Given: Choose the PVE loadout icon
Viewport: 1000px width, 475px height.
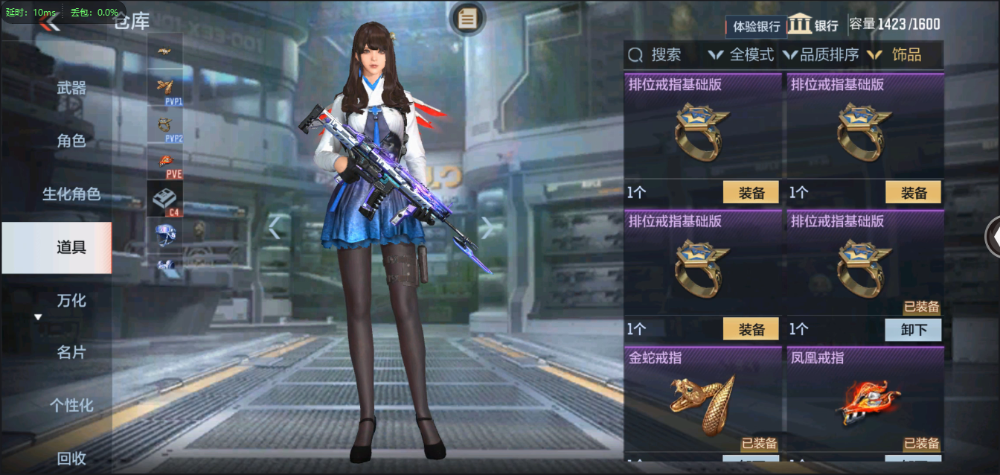Looking at the screenshot, I should coord(164,163).
